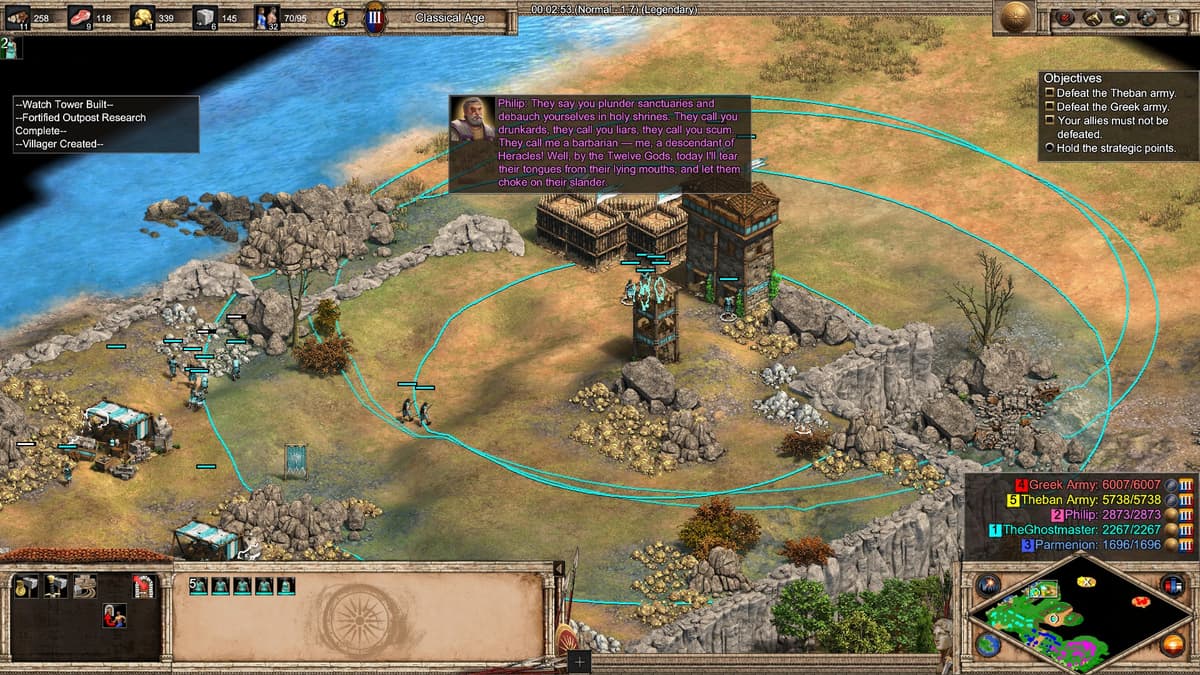The width and height of the screenshot is (1200, 675).
Task: Click the sunset orb minimap button
Action: pos(1172,644)
